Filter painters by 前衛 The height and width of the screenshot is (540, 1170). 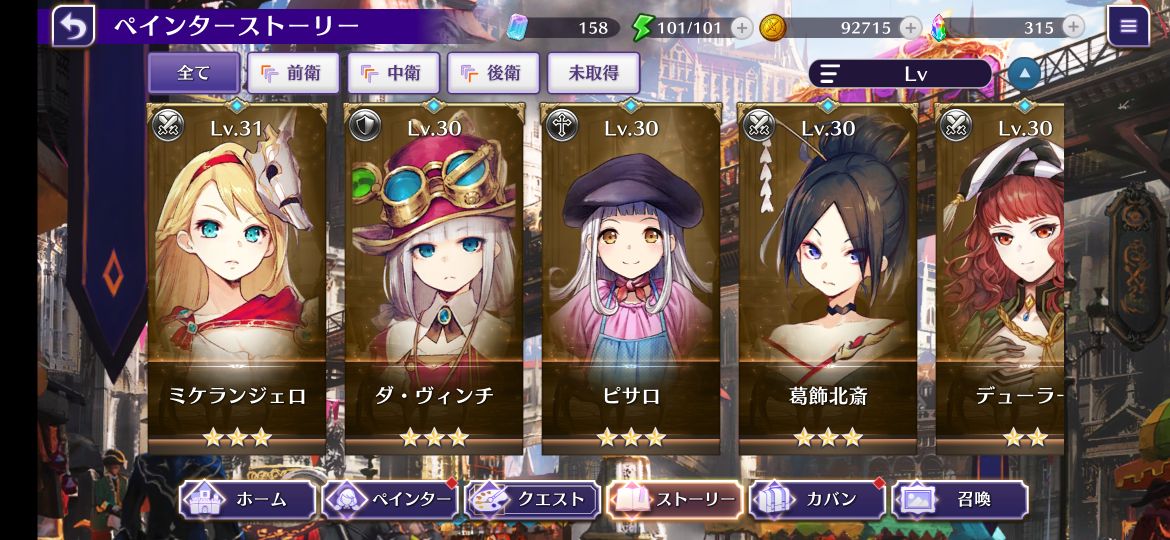tap(292, 73)
